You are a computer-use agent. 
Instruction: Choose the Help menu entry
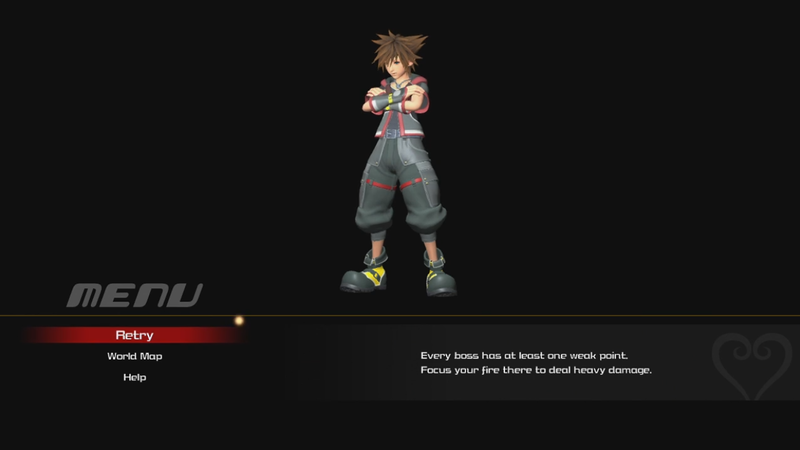(x=134, y=377)
